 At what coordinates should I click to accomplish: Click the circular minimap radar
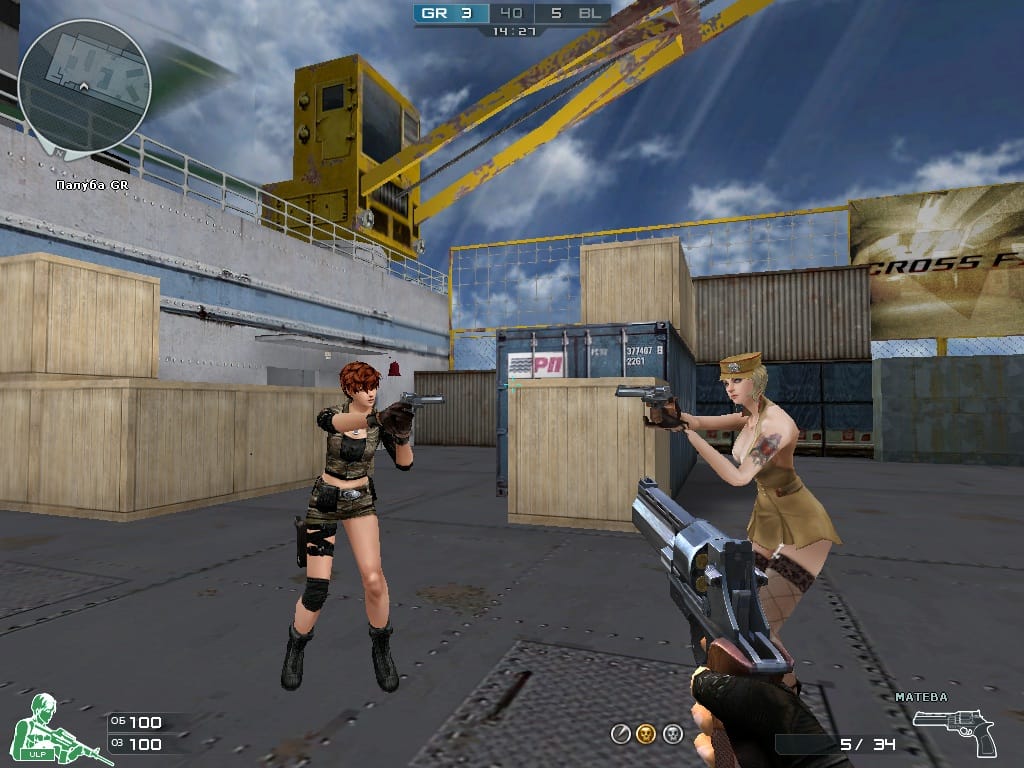pyautogui.click(x=84, y=86)
